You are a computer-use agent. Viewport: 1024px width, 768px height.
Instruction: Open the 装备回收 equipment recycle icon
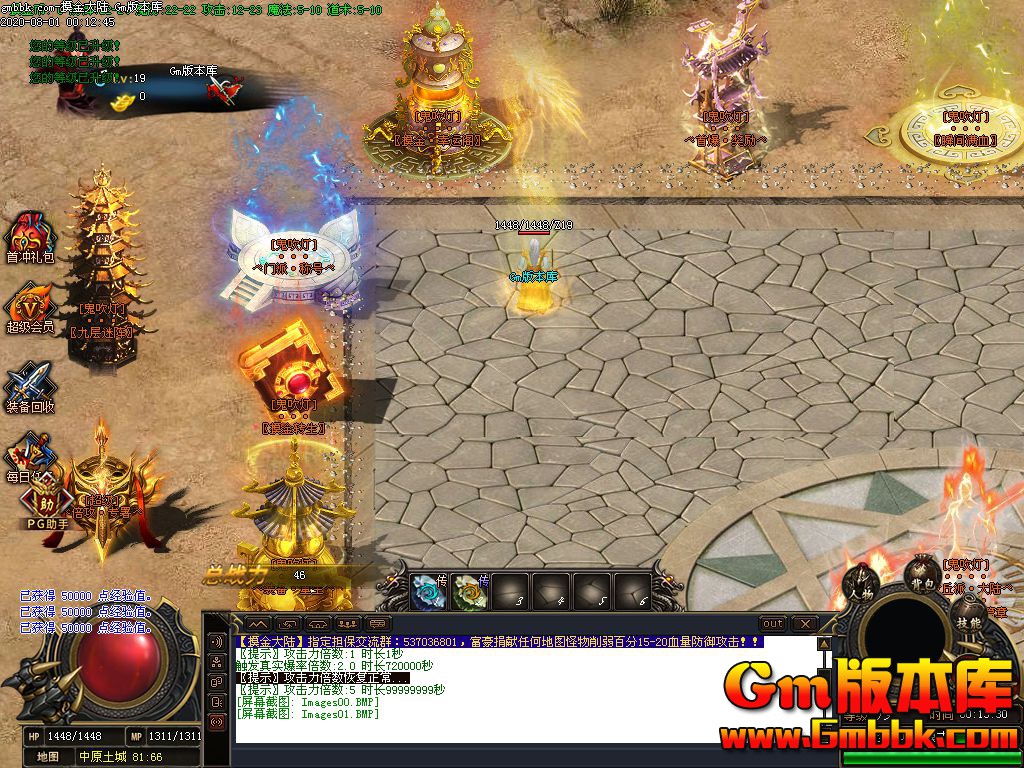(28, 385)
